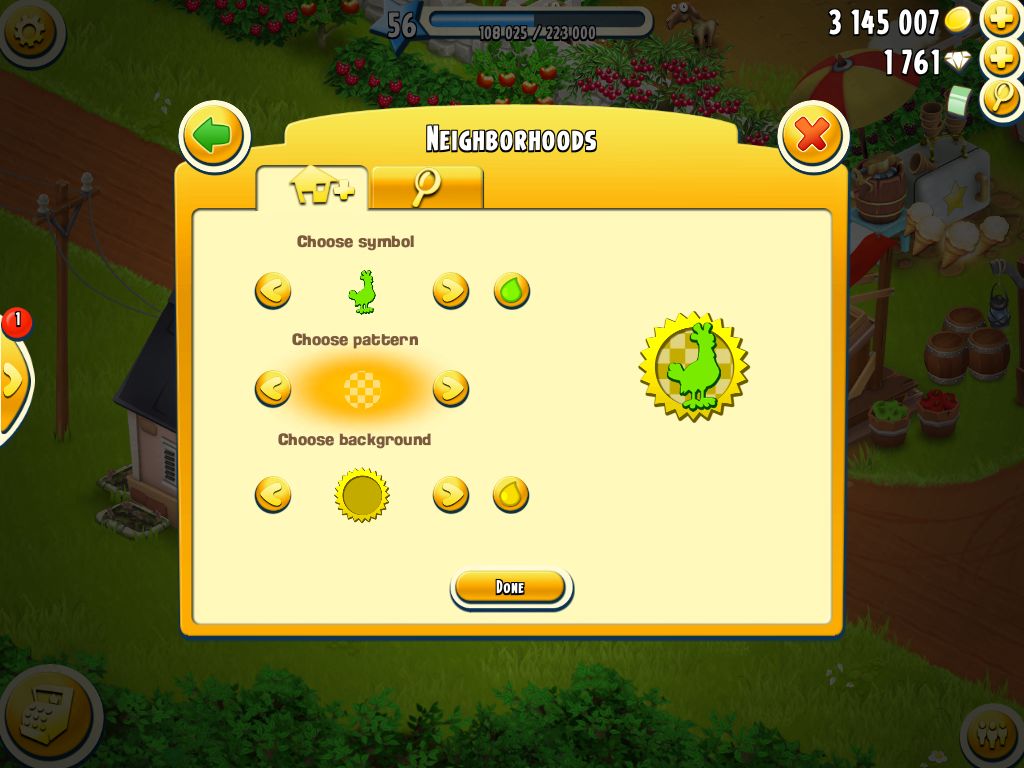Change background color with yellow drop button
The height and width of the screenshot is (768, 1024).
[x=511, y=494]
